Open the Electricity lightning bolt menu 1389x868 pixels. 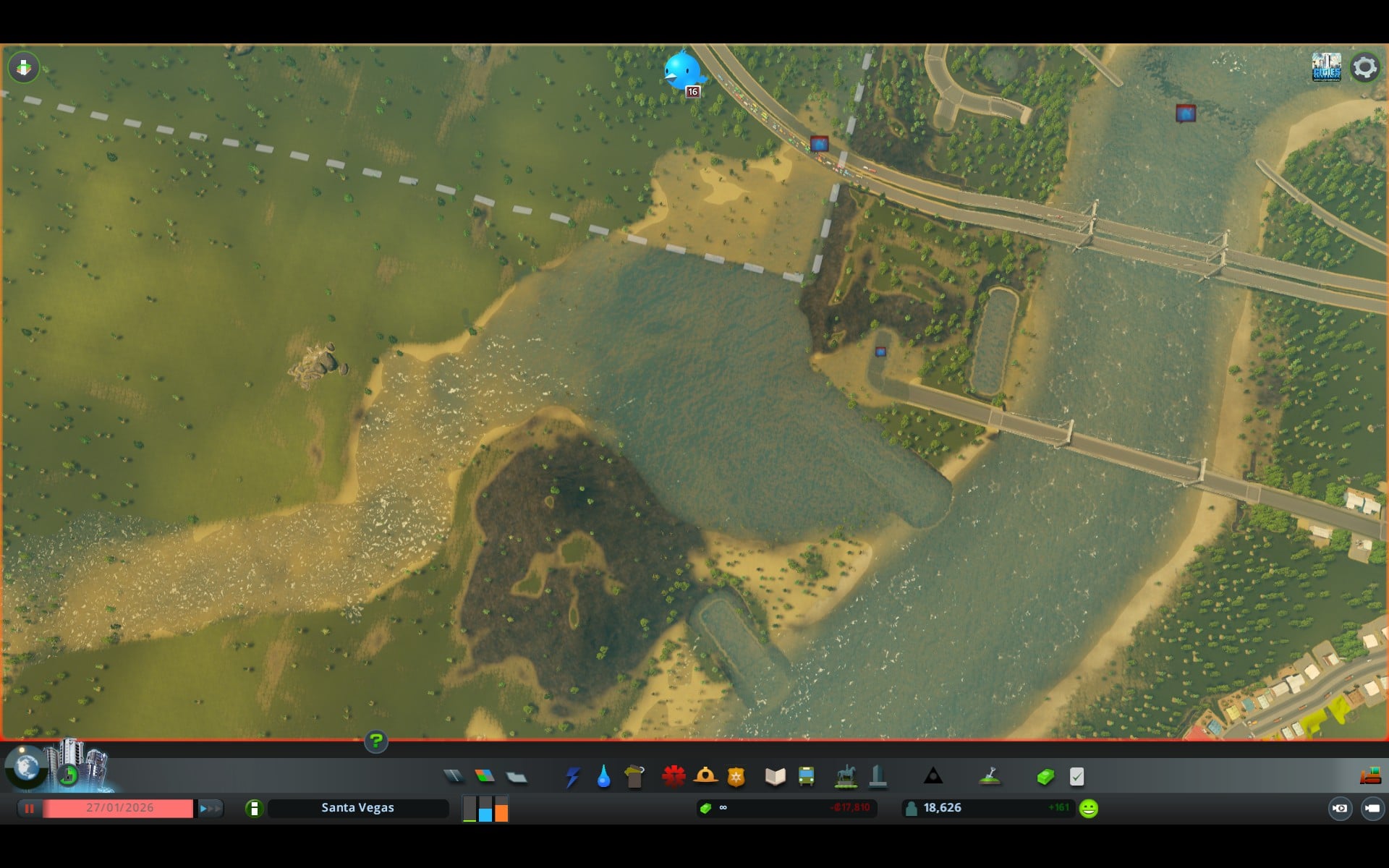point(573,777)
